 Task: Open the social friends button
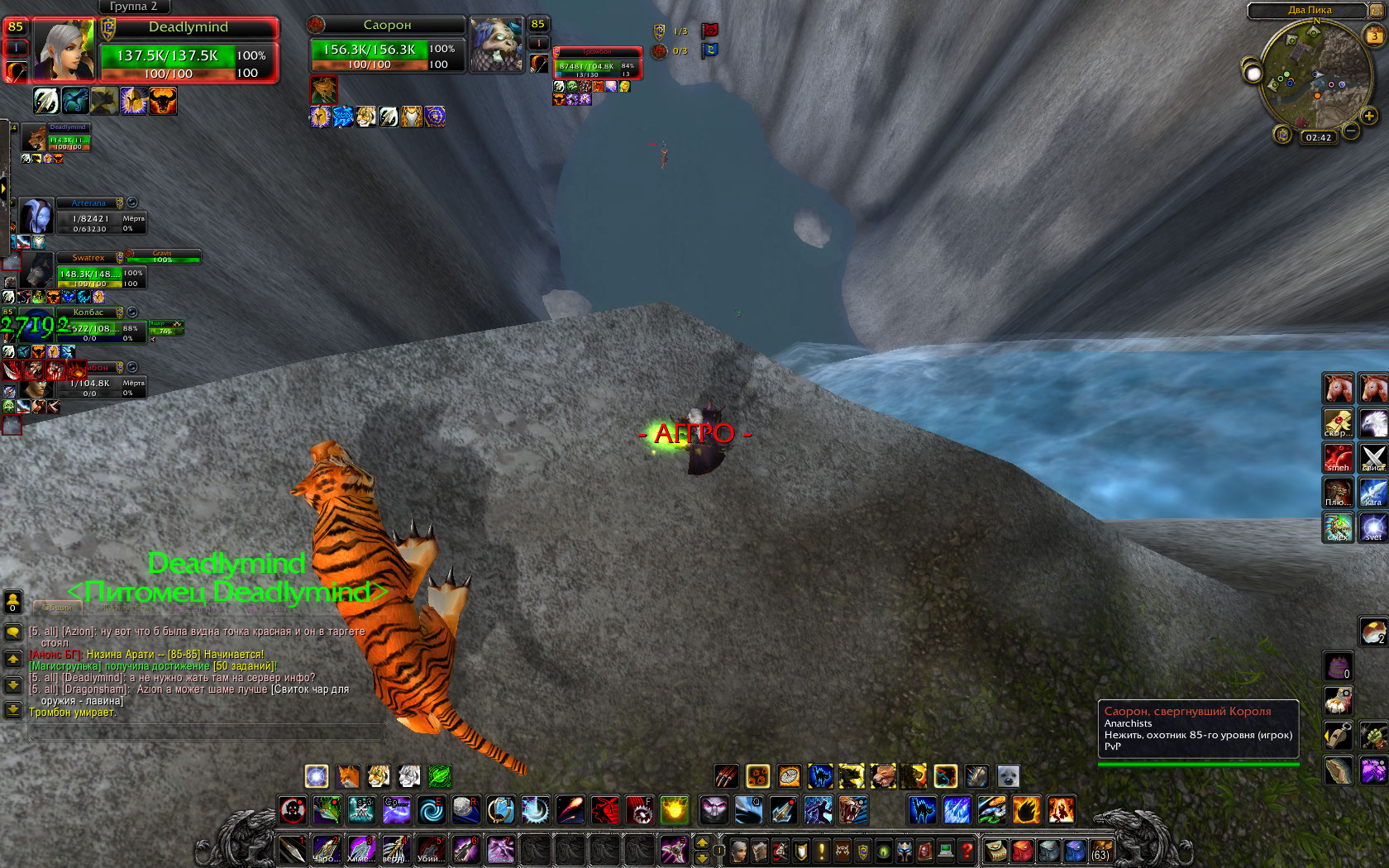click(12, 602)
